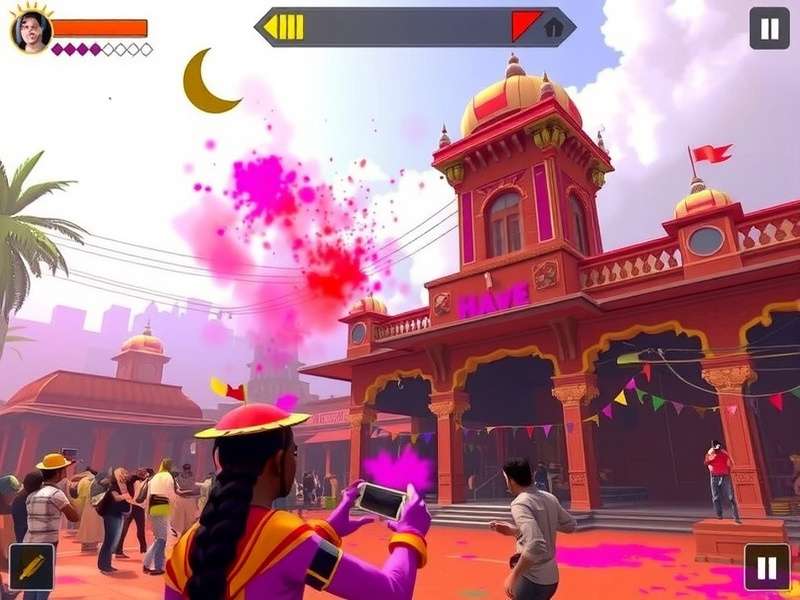Open the player avatar portrait

[x=31, y=31]
